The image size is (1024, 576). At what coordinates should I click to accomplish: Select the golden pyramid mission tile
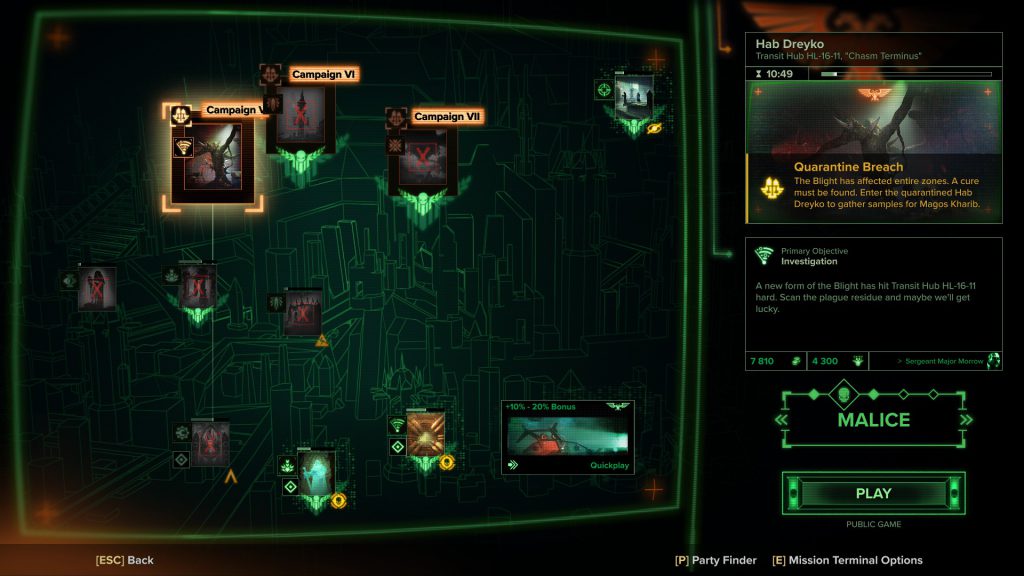tap(426, 434)
